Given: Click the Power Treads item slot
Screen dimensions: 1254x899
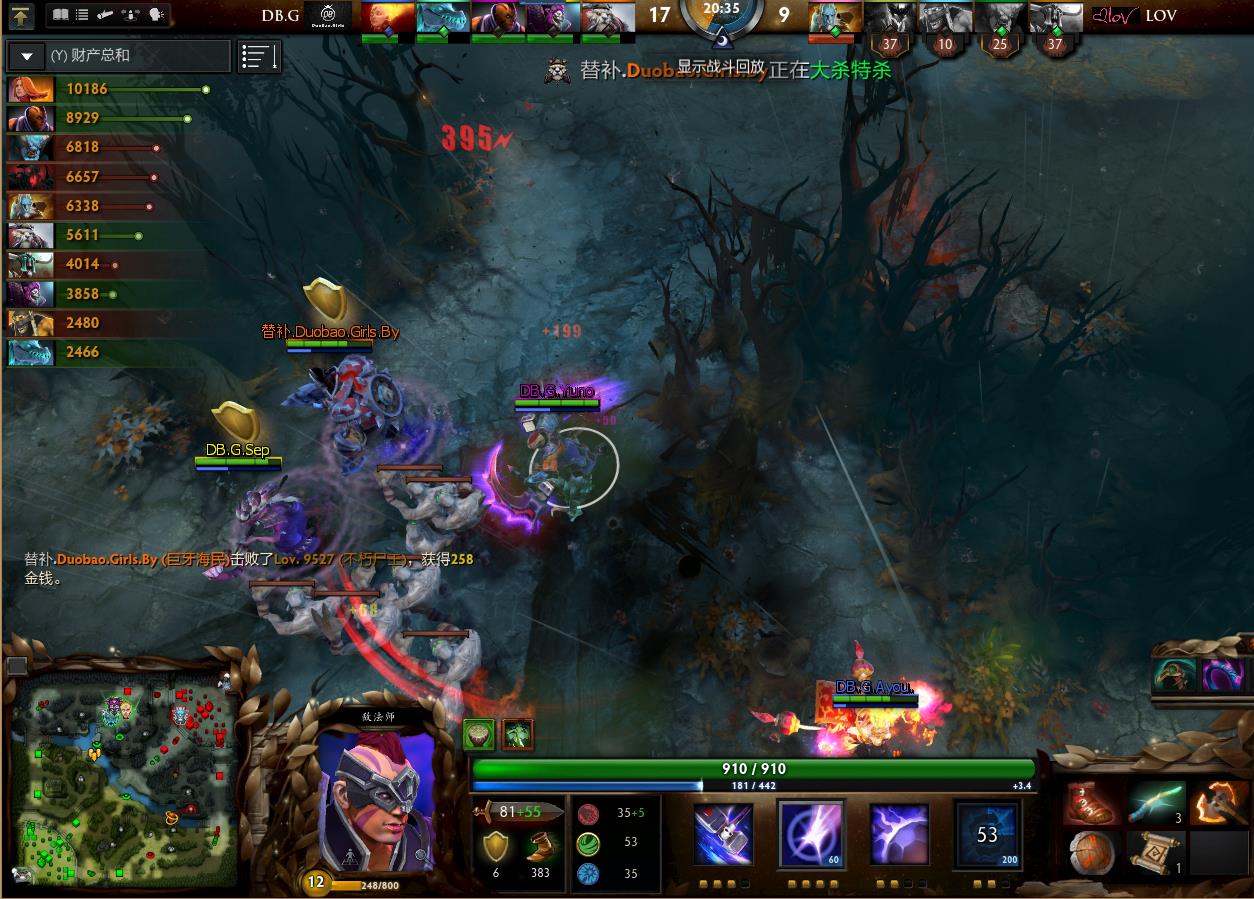Looking at the screenshot, I should pos(1093,805).
